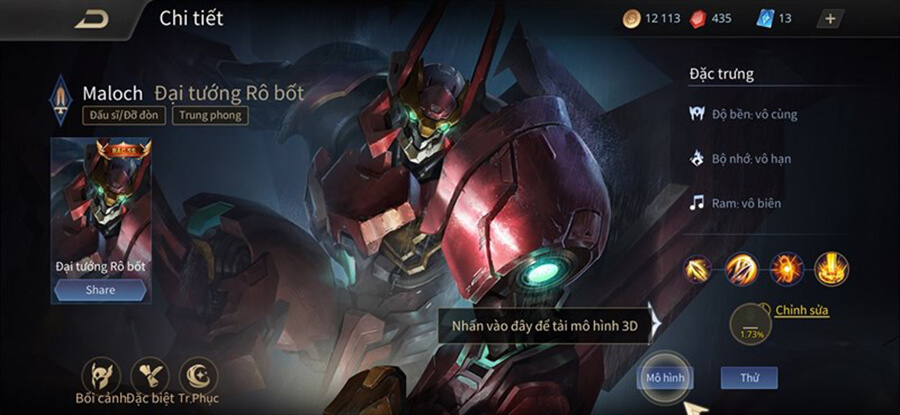The image size is (900, 415).
Task: Open the Tr.Phục costume icon
Action: [x=198, y=376]
